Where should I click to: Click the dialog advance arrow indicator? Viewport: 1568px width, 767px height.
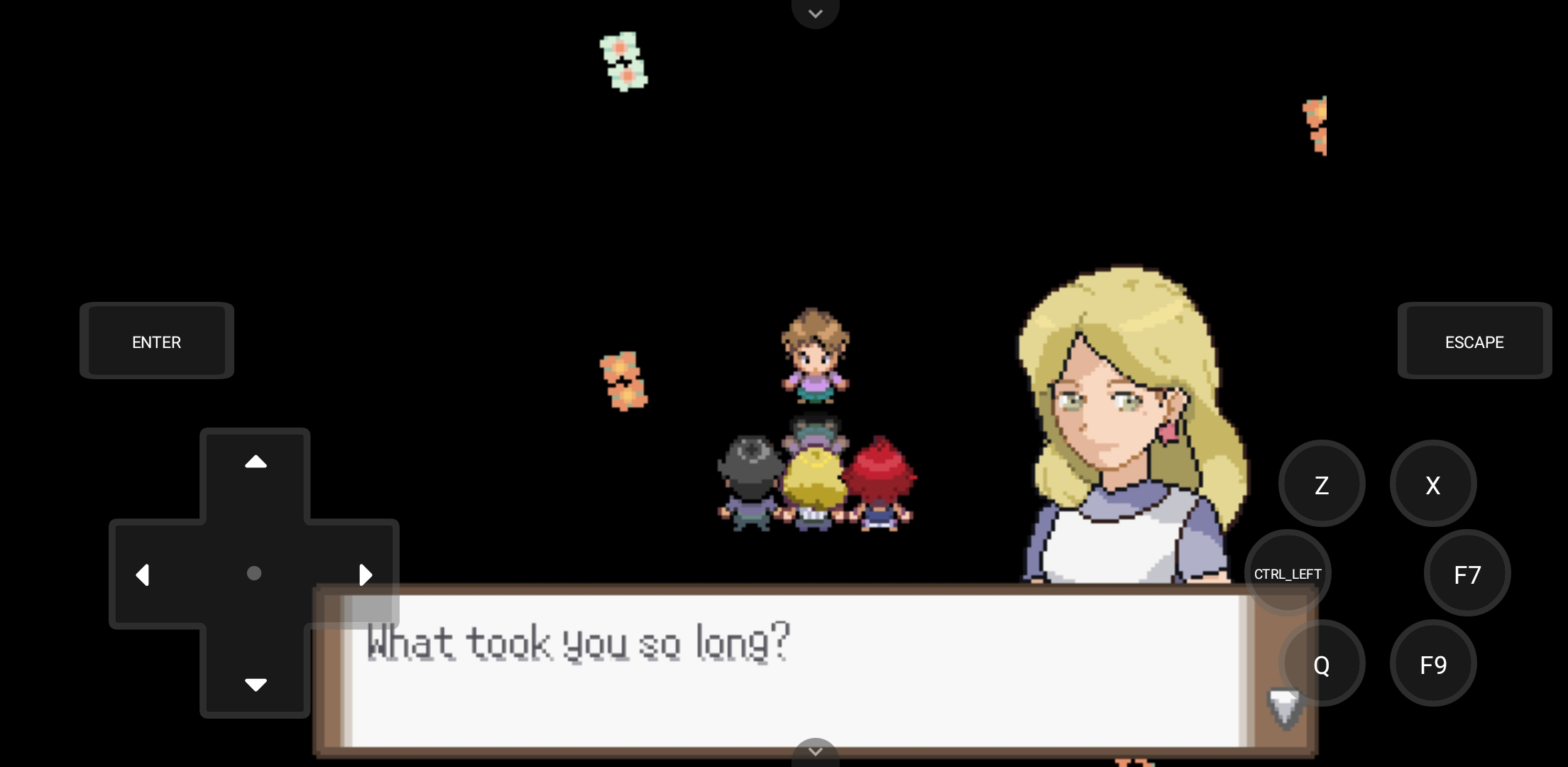[1284, 707]
